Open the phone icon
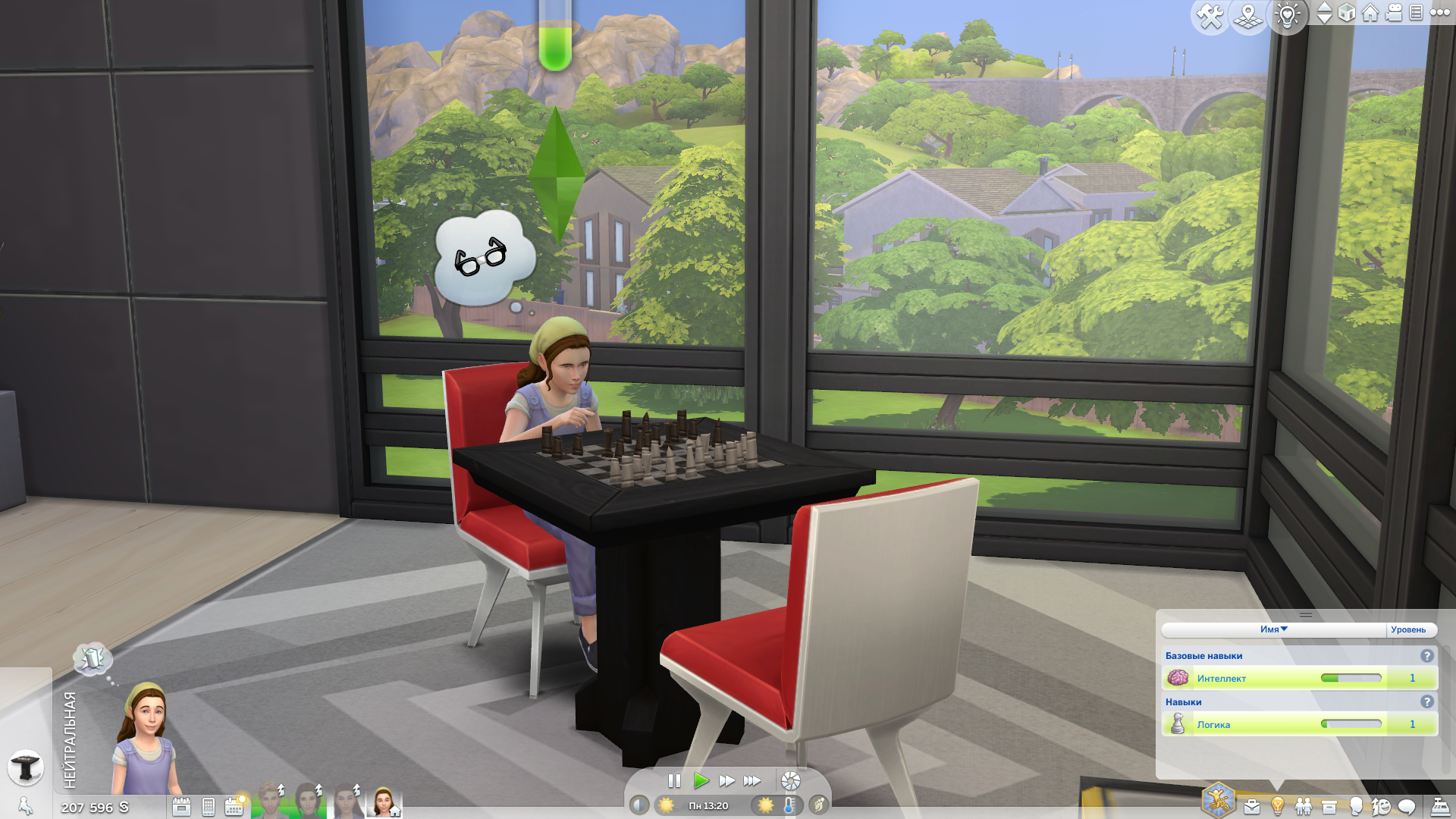This screenshot has width=1456, height=819. click(x=209, y=807)
